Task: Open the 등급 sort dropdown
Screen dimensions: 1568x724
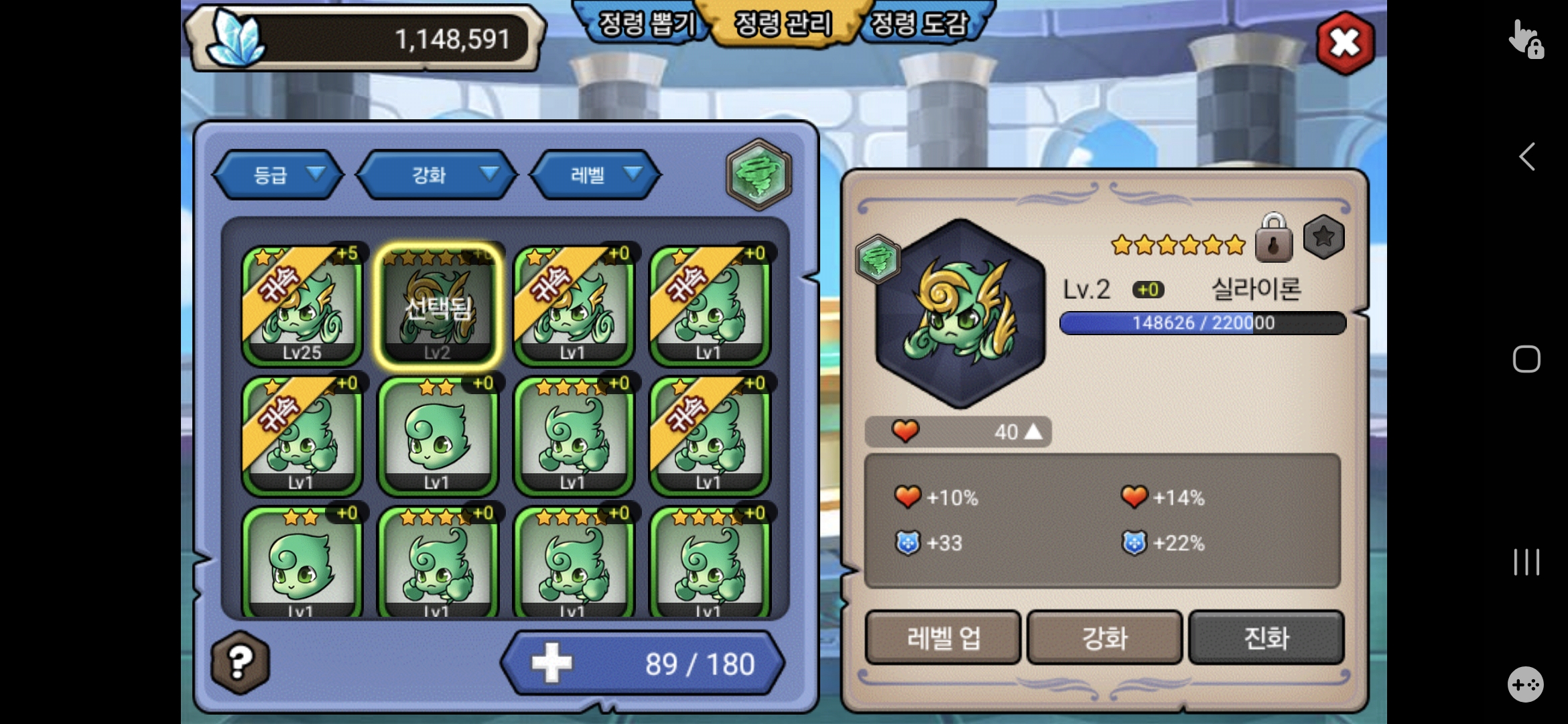Action: click(279, 175)
